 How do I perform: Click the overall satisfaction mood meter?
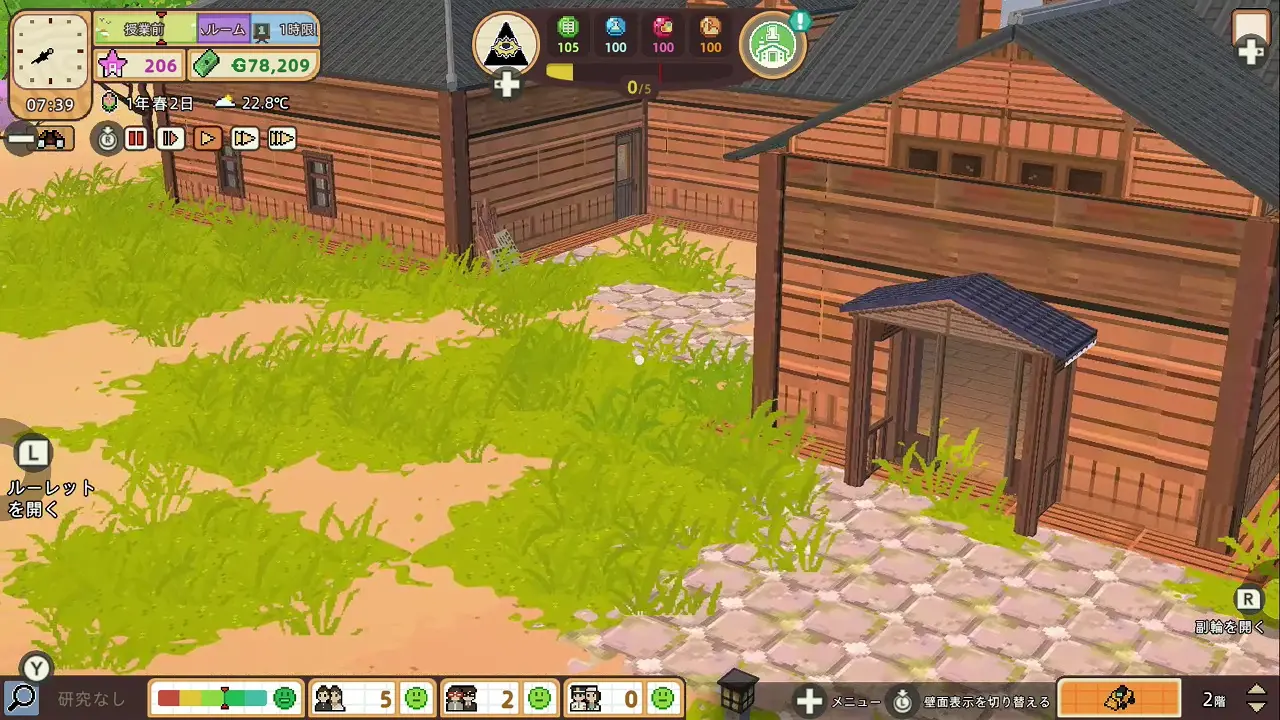pyautogui.click(x=225, y=698)
